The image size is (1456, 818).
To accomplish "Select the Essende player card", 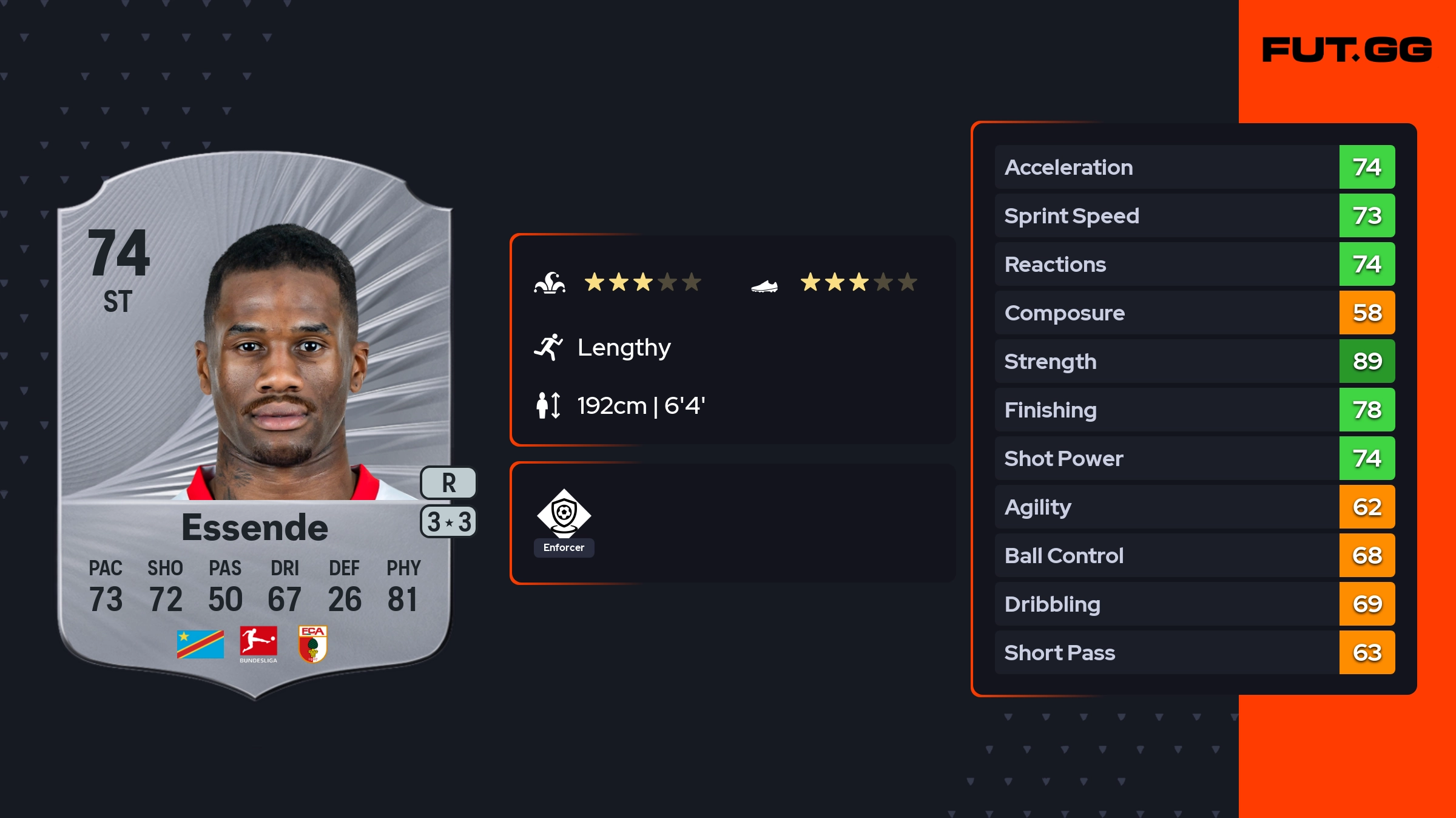I will click(255, 425).
